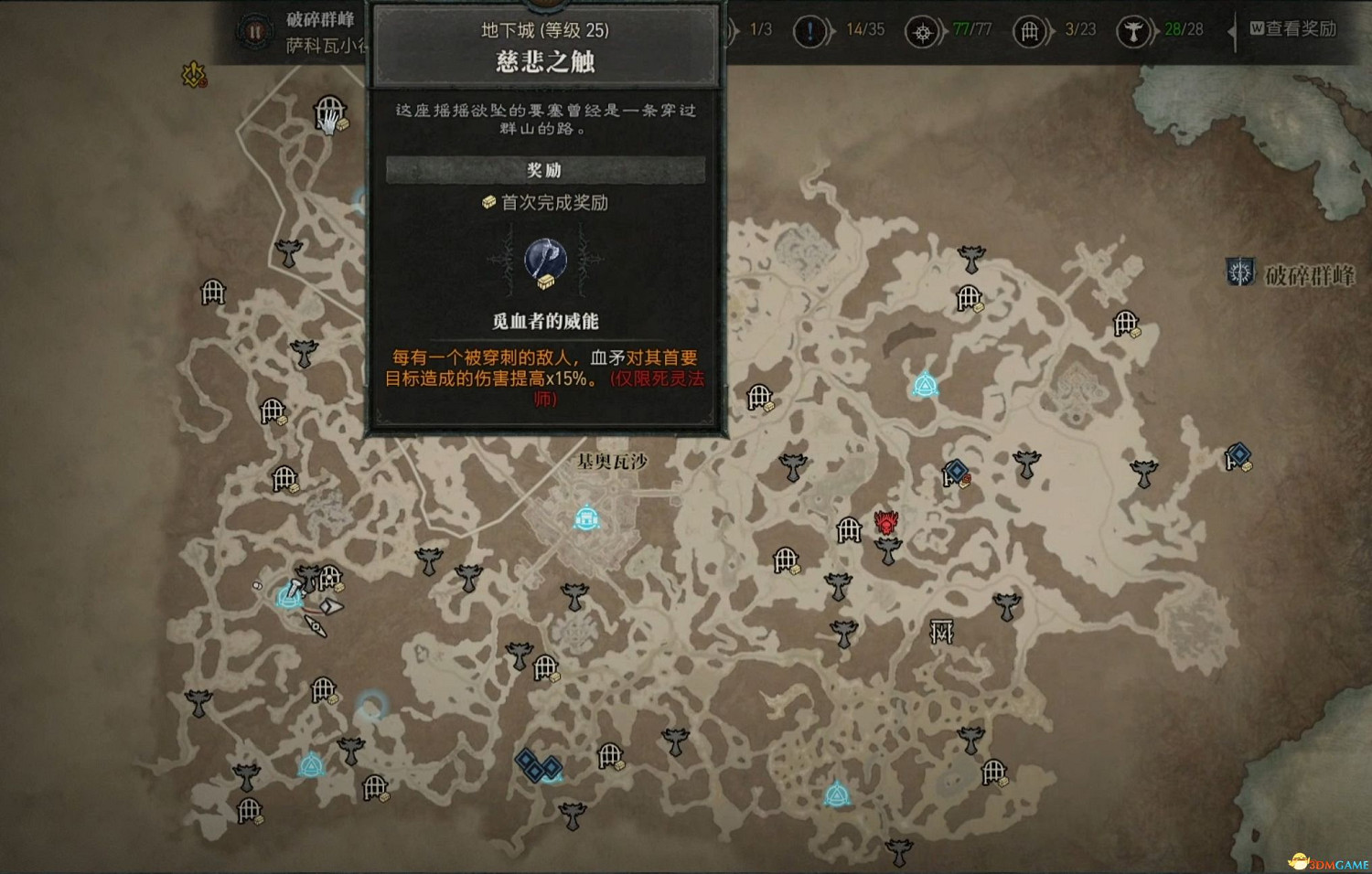Click the altars counter icon showing 28/28
The height and width of the screenshot is (874, 1372).
[1134, 30]
